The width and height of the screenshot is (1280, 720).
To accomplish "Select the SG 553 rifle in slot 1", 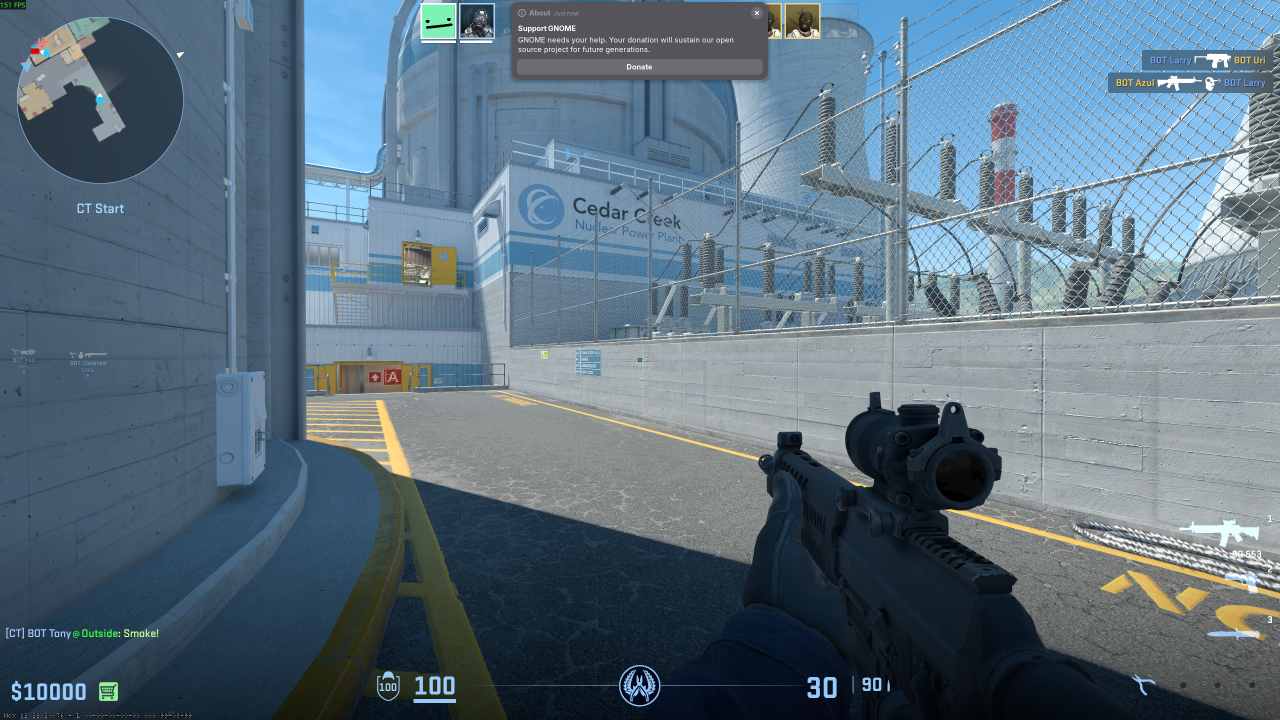I will click(1224, 533).
